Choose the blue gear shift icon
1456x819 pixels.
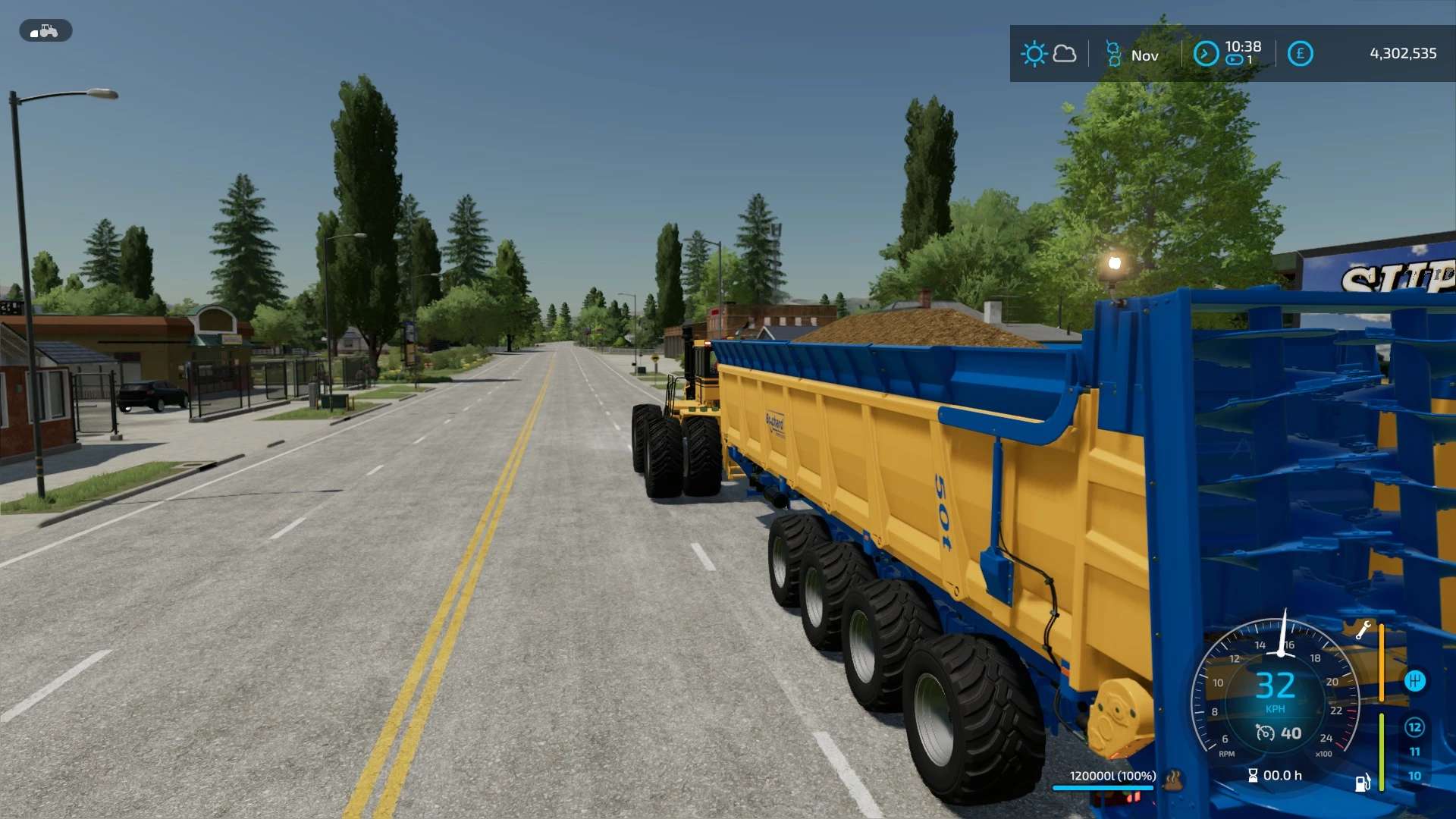1414,681
